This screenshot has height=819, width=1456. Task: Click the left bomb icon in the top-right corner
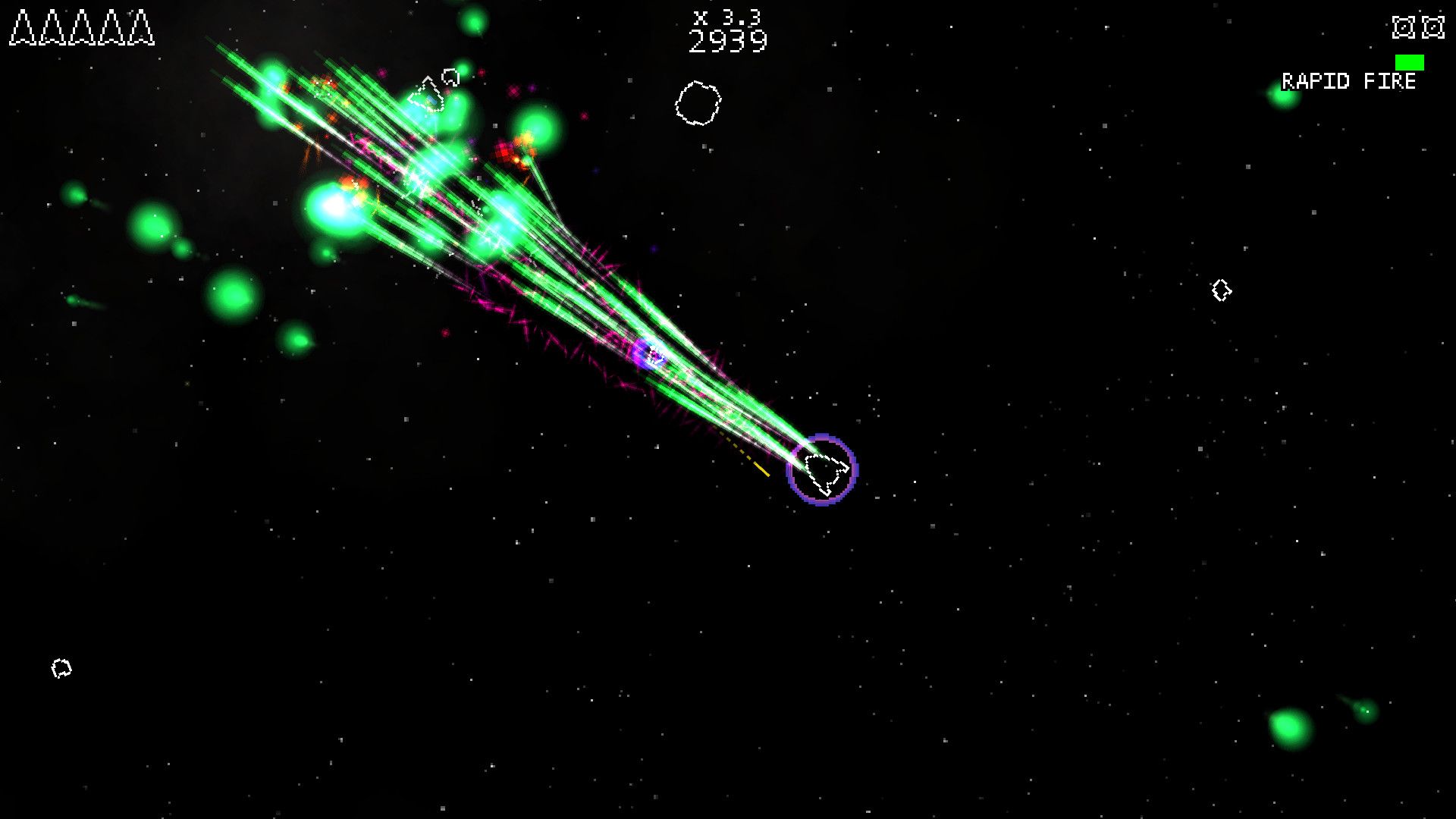coord(1405,29)
